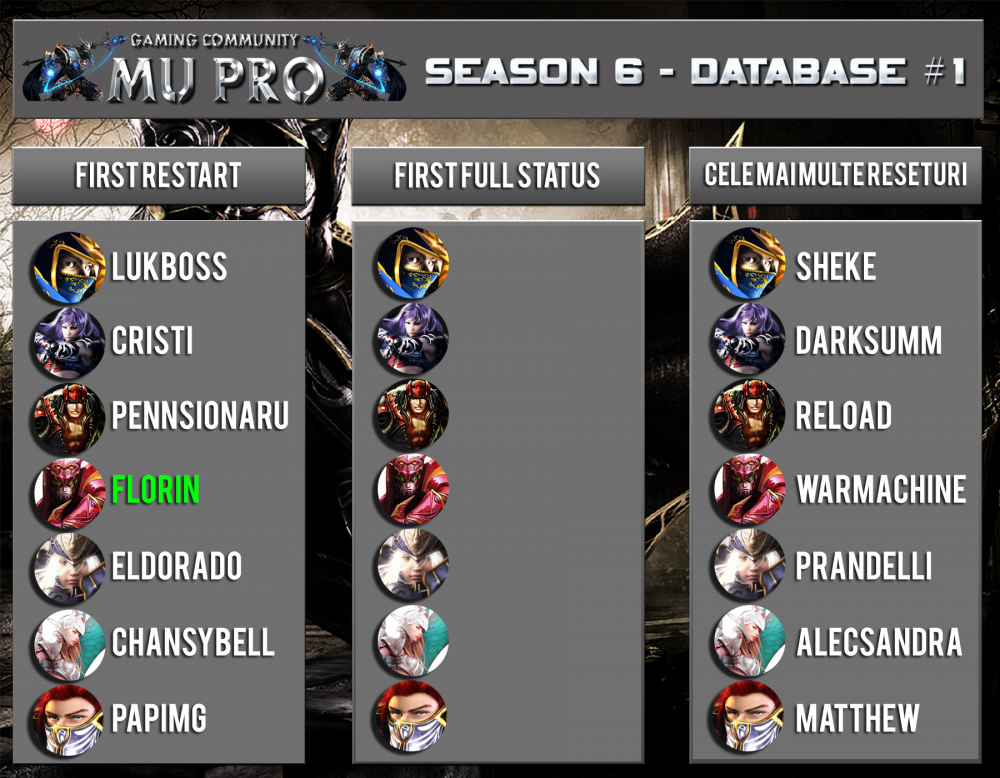Screen dimensions: 1000x778
Task: Select SHEKE in the resets ranking
Action: [x=836, y=267]
